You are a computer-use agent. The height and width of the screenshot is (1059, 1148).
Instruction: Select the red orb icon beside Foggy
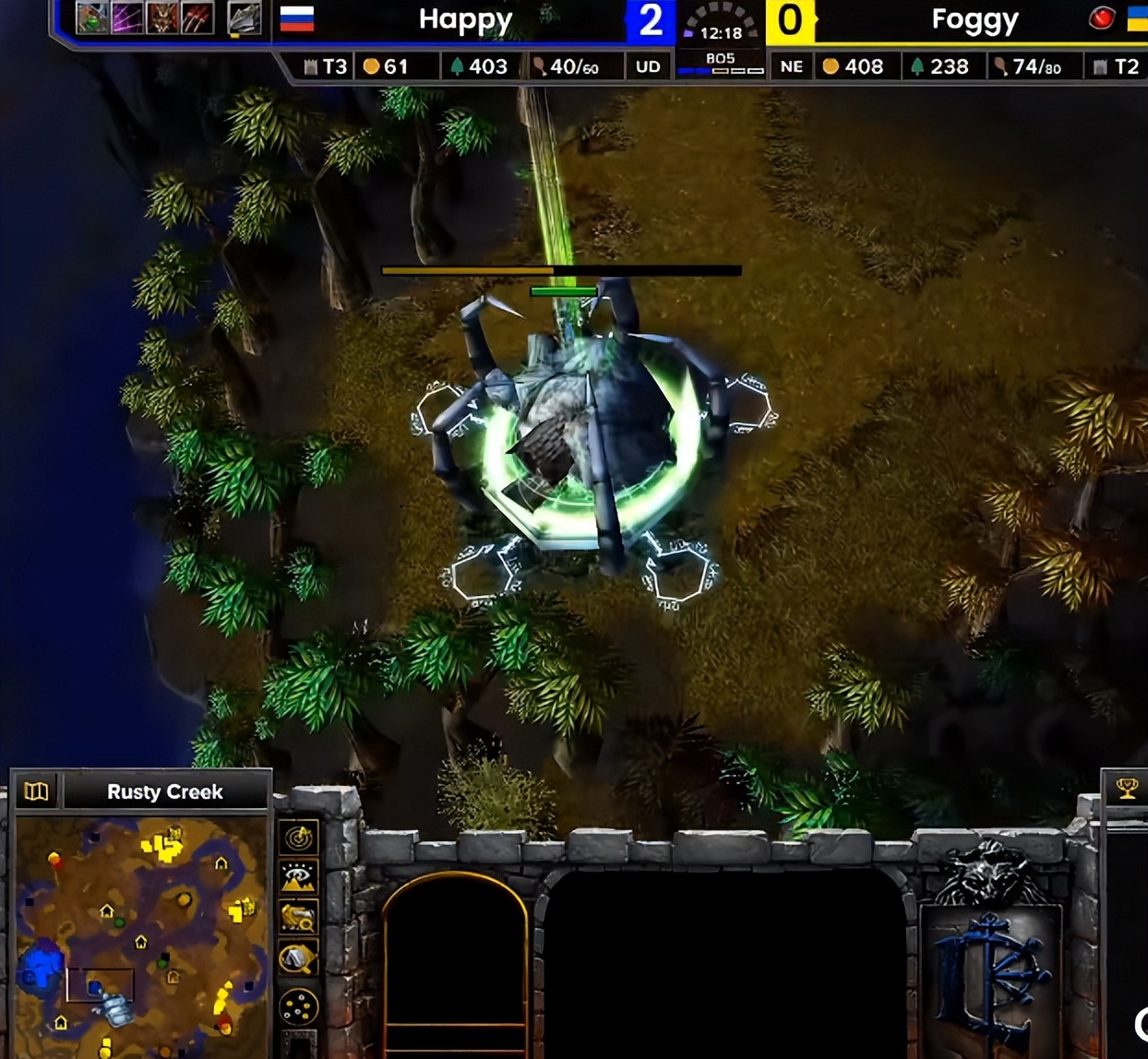(x=1101, y=18)
